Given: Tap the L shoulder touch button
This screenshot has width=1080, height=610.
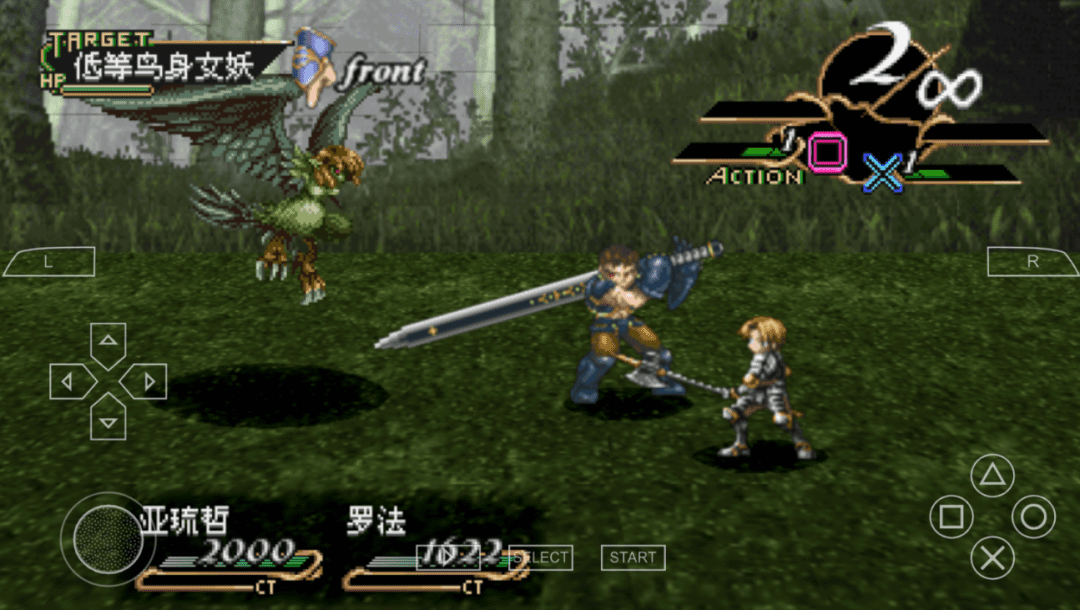Looking at the screenshot, I should [x=48, y=262].
